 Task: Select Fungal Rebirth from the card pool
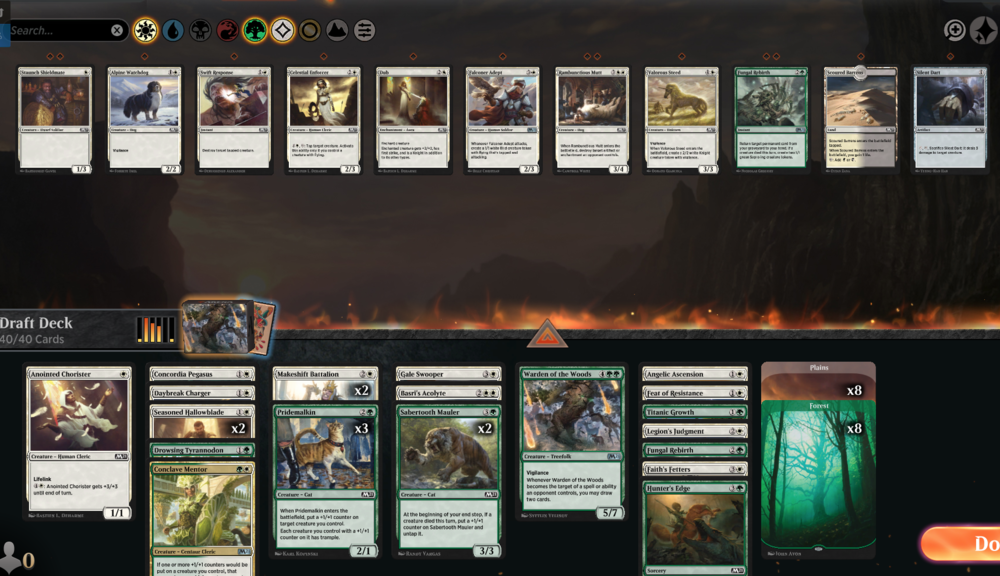(771, 120)
